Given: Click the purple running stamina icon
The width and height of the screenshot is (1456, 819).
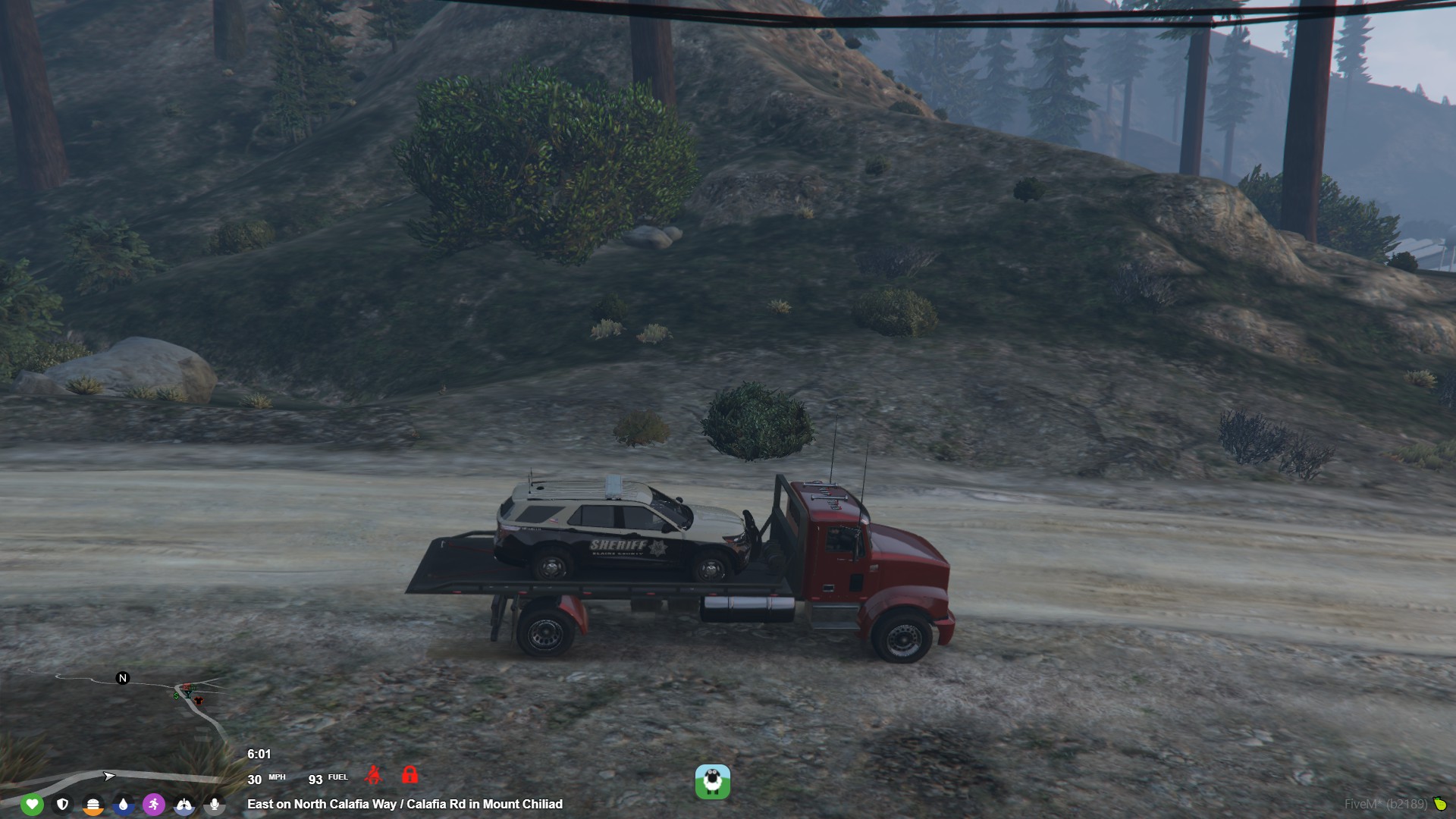Looking at the screenshot, I should 154,804.
